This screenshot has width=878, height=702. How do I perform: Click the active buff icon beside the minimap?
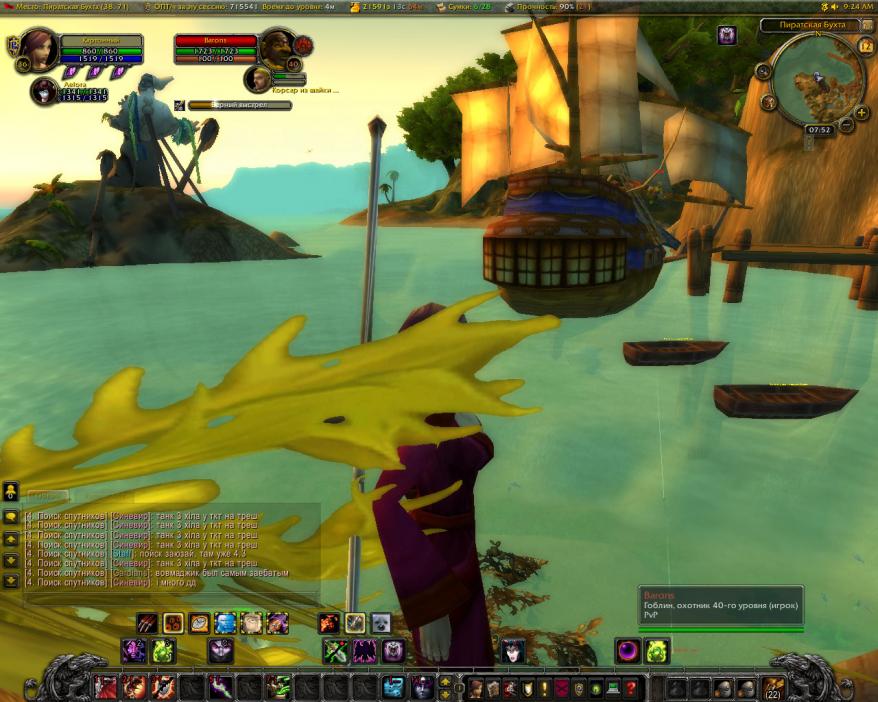coord(727,36)
